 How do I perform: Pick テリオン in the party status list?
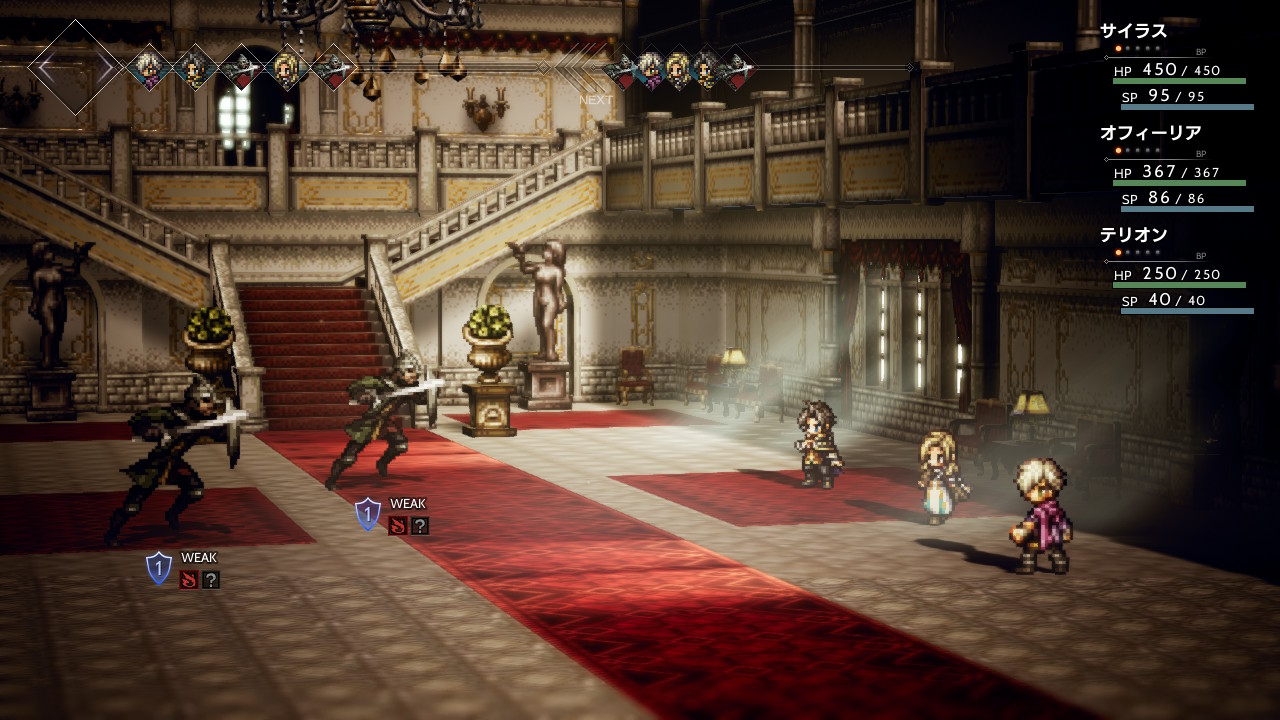pos(1134,235)
